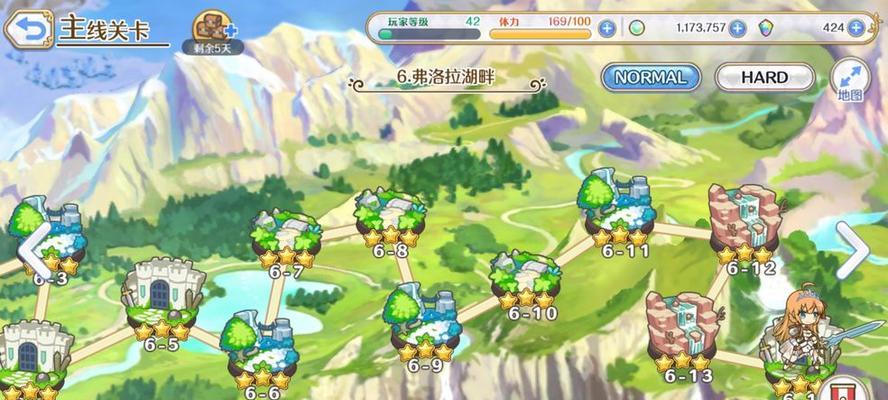Switch to HARD difficulty
Screen dimensions: 888x400
click(x=765, y=77)
